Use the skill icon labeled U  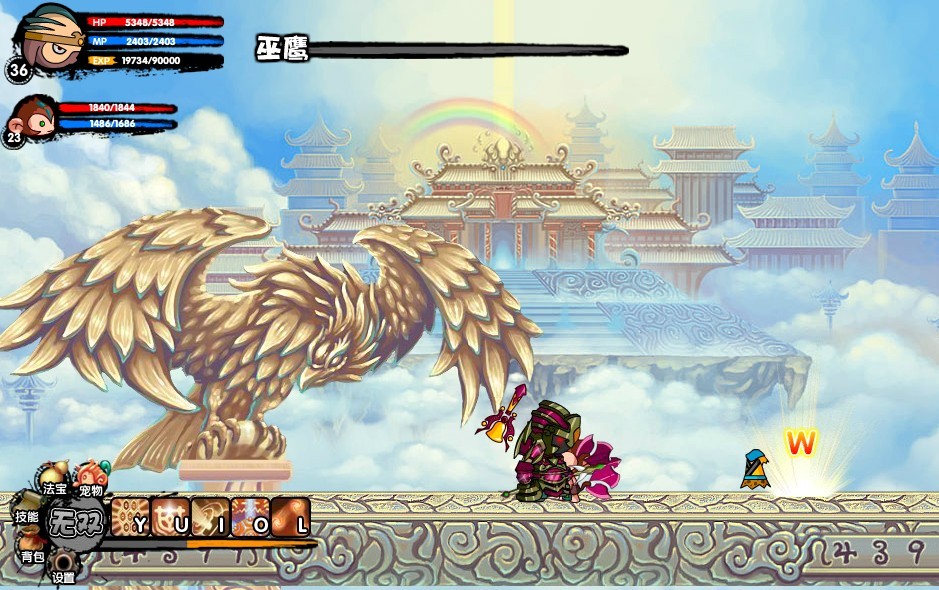pyautogui.click(x=170, y=517)
